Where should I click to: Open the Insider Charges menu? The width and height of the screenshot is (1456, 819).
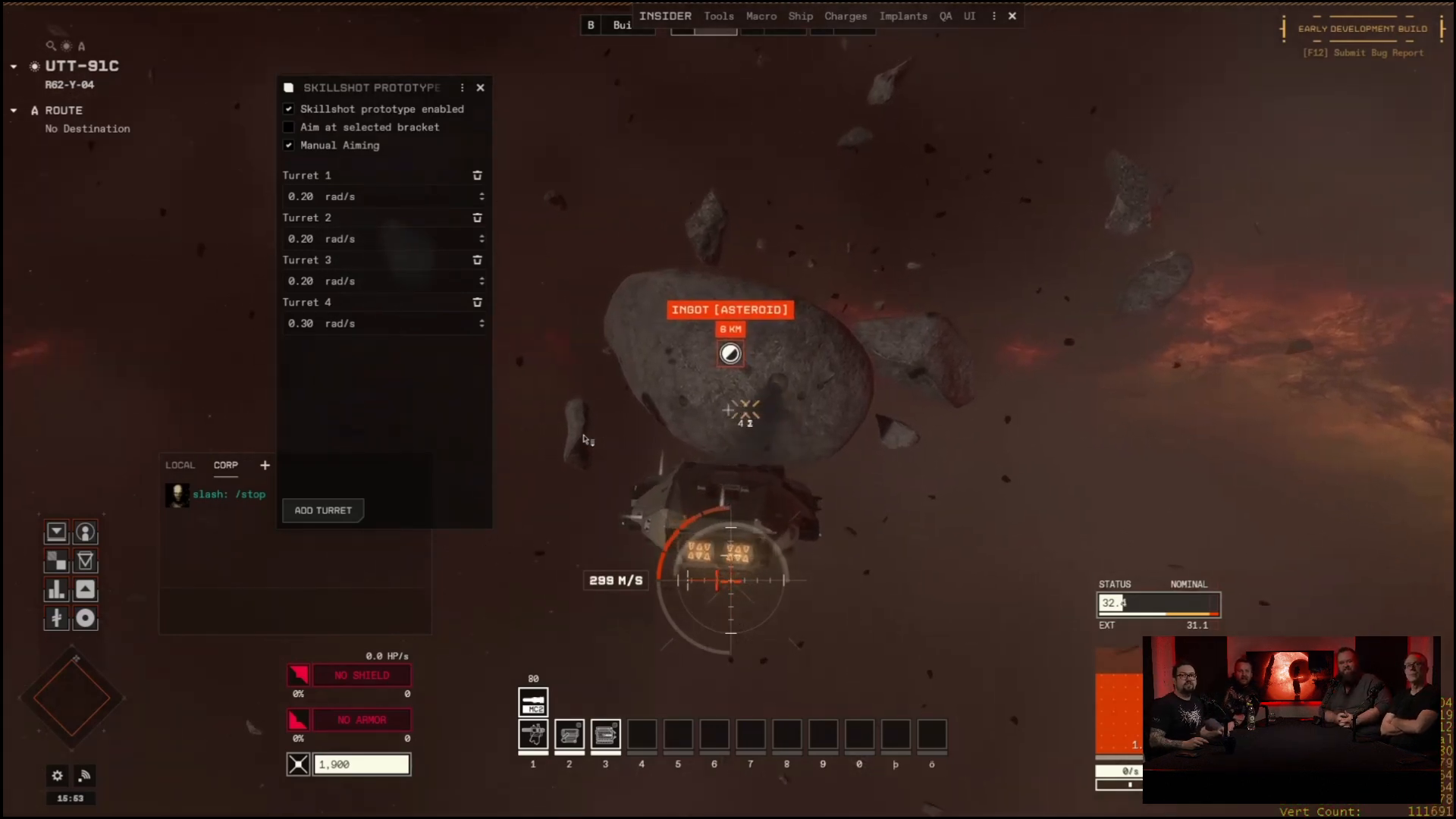846,16
